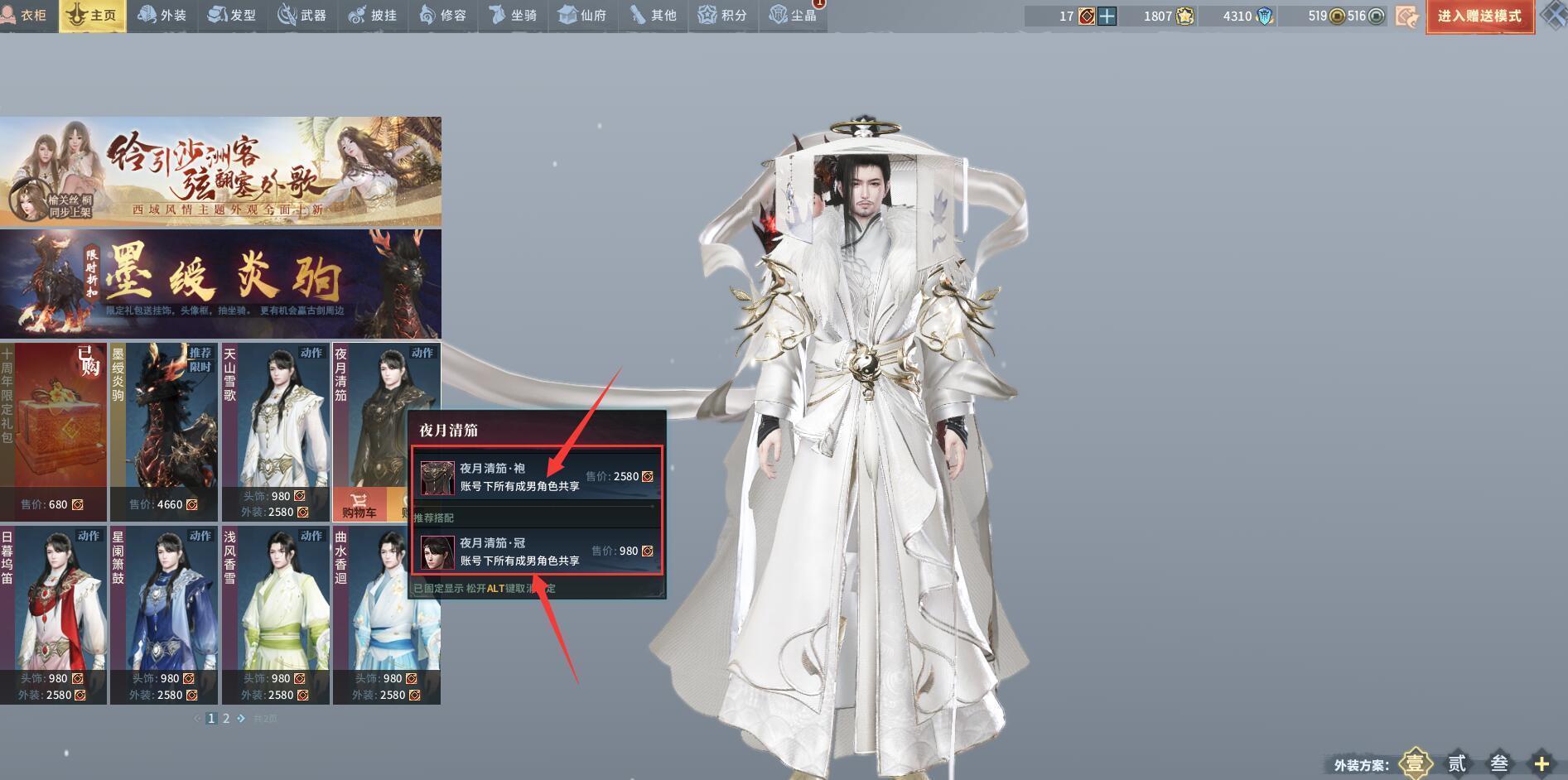Click the previous-page arrow in the pagination
The height and width of the screenshot is (780, 1568).
click(195, 719)
